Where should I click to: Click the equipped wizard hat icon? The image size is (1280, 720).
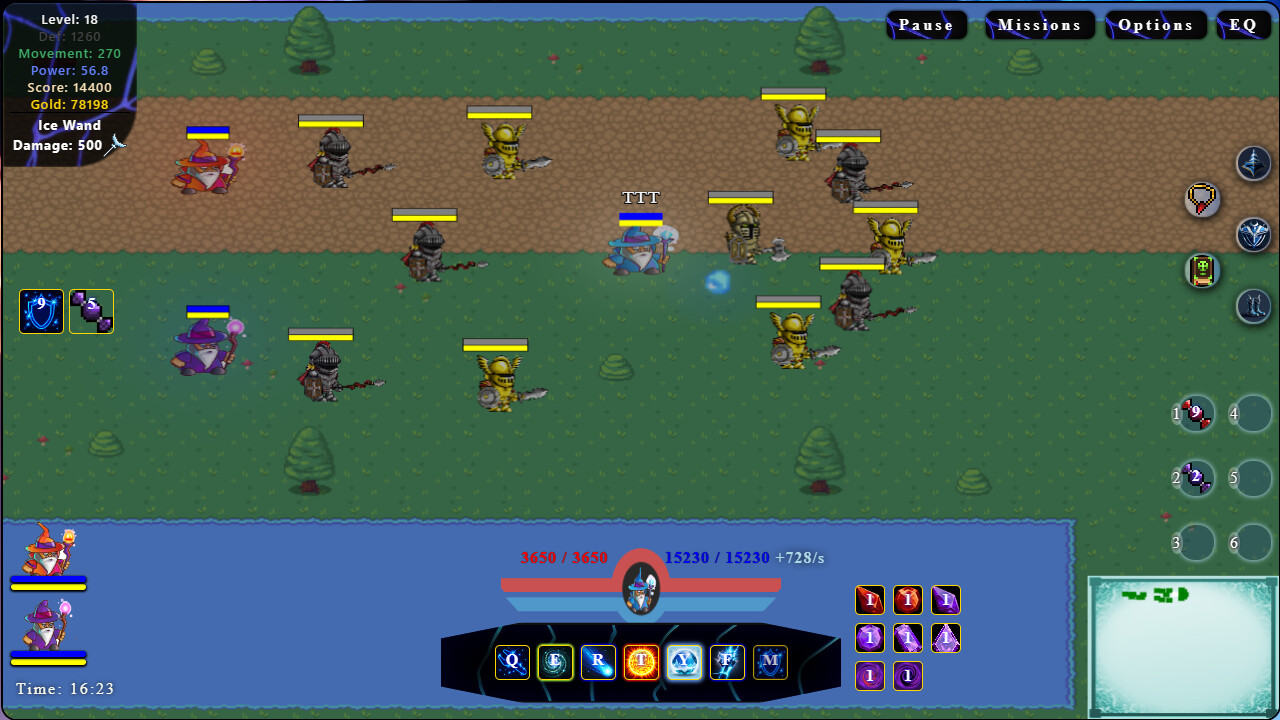(1252, 164)
